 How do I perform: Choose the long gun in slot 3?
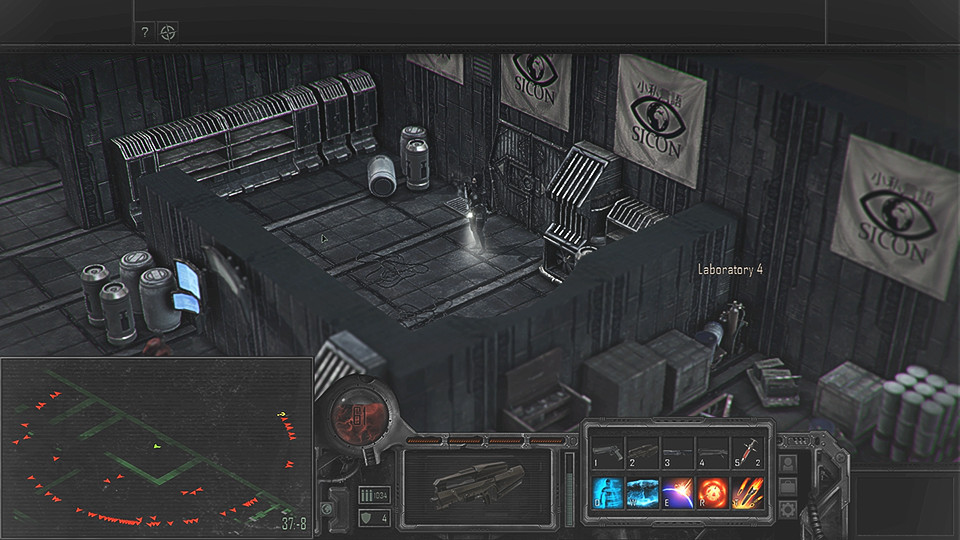676,453
